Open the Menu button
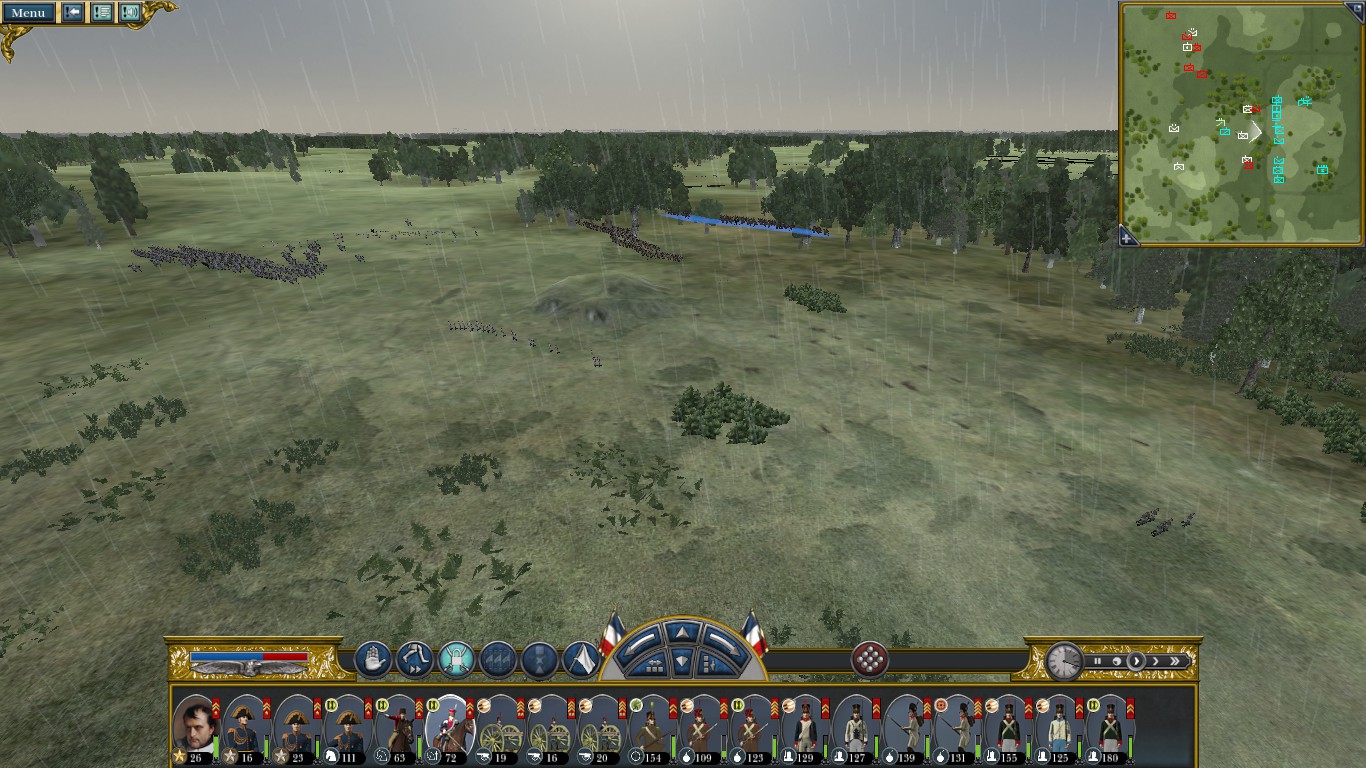Screen dimensions: 1366x768 click(x=28, y=13)
